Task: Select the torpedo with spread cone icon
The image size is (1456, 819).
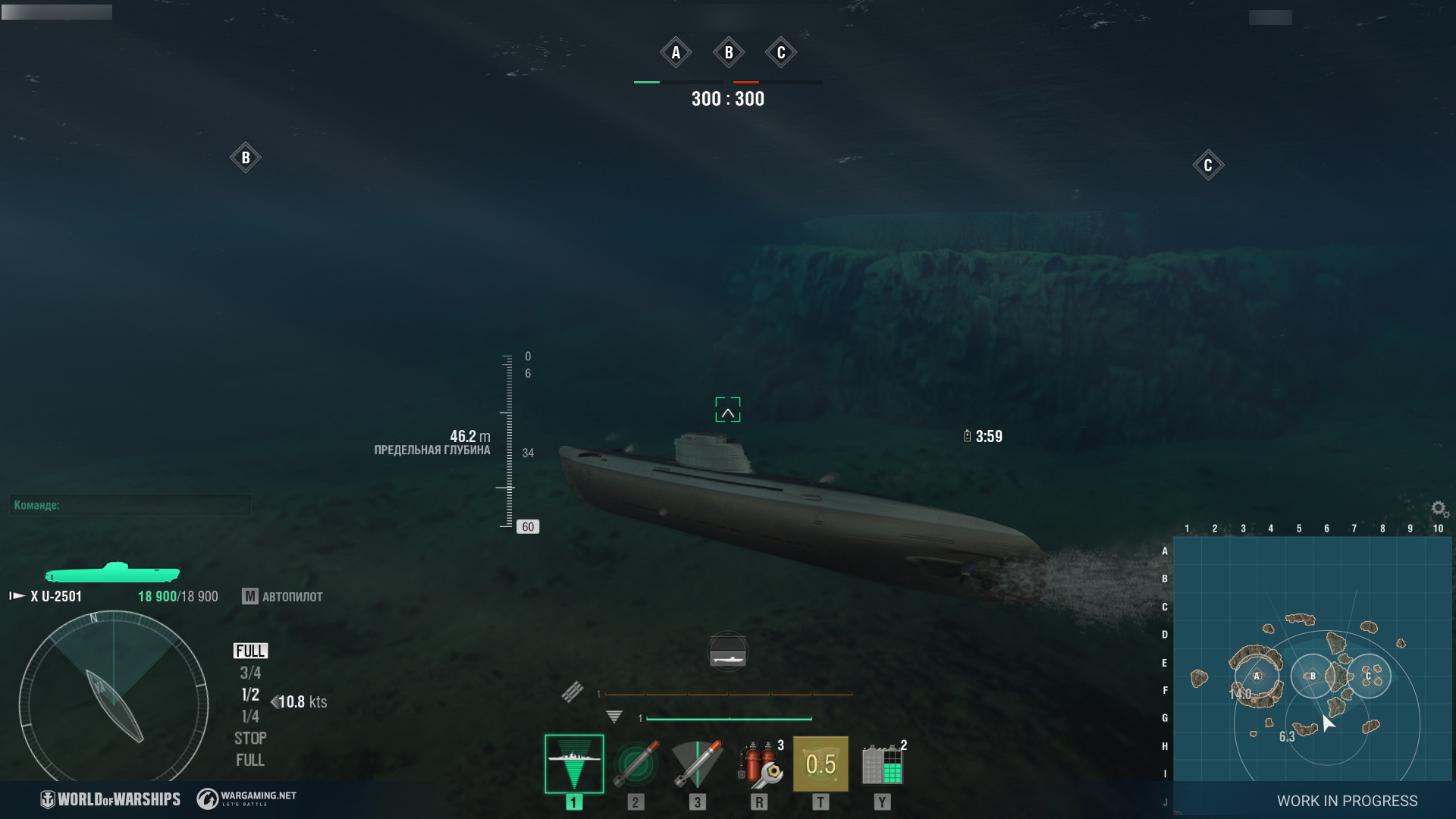Action: point(697,764)
